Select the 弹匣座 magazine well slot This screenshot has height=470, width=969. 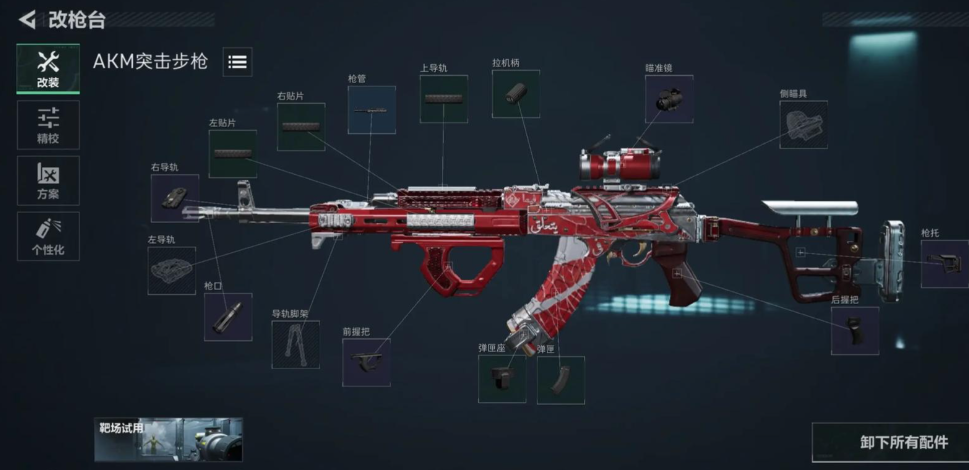501,379
